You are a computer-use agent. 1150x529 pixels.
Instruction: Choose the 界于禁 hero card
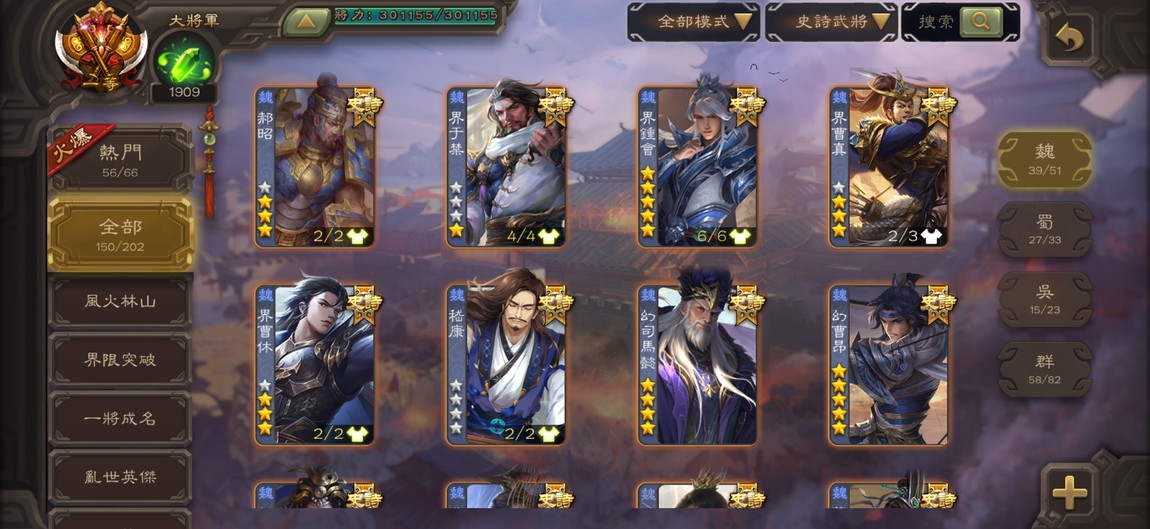506,167
